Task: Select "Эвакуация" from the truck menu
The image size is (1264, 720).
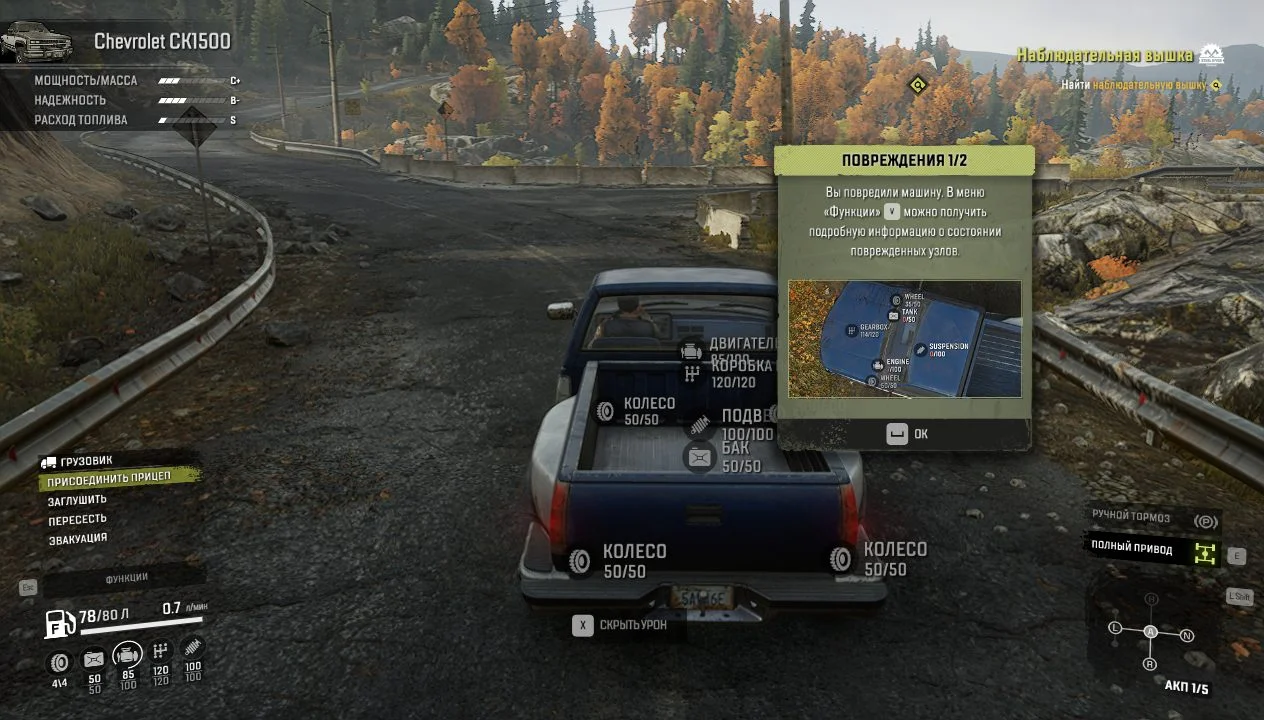Action: (78, 540)
